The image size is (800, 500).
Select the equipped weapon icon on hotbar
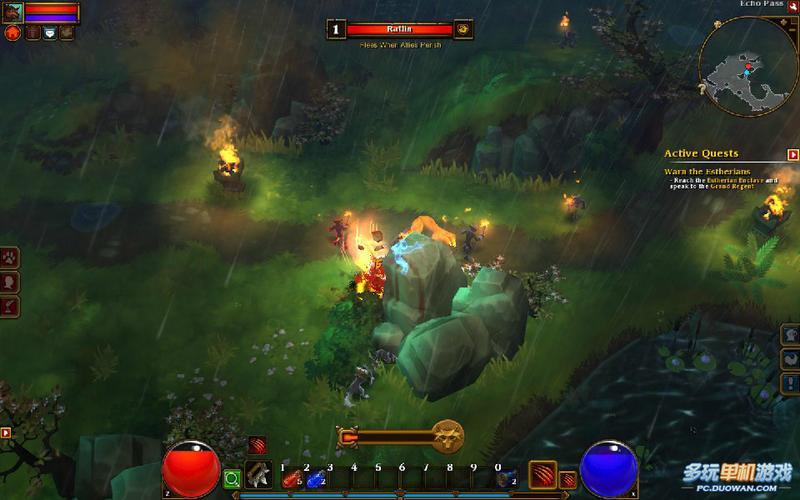[259, 475]
